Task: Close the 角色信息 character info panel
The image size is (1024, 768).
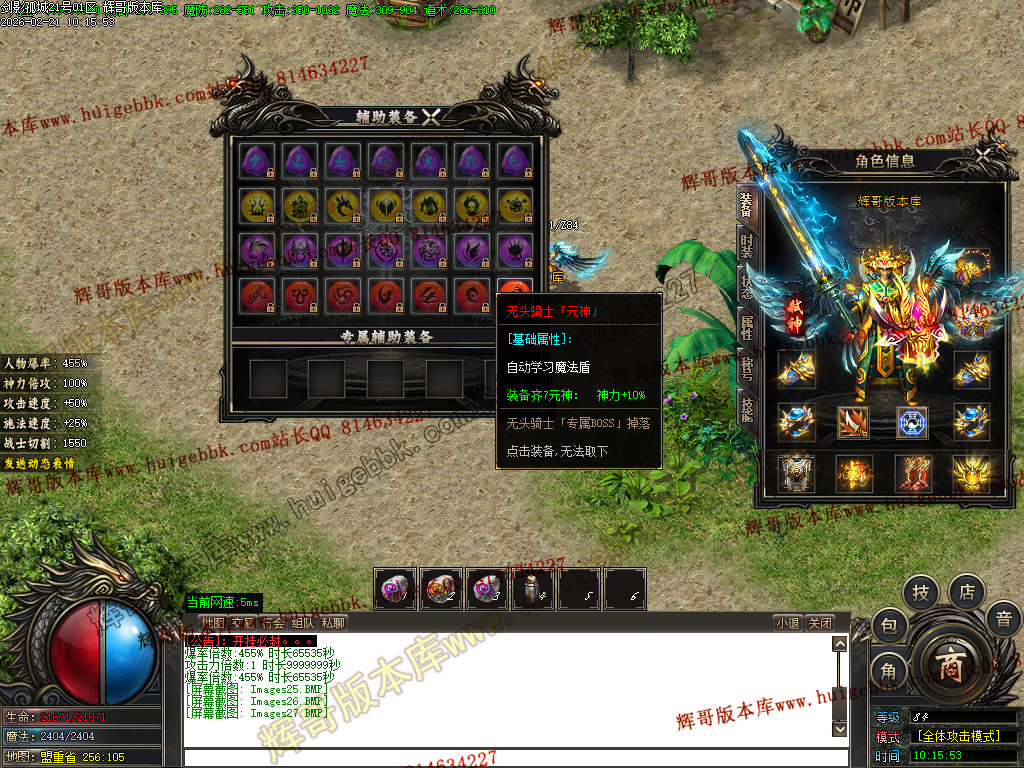Action: click(984, 157)
